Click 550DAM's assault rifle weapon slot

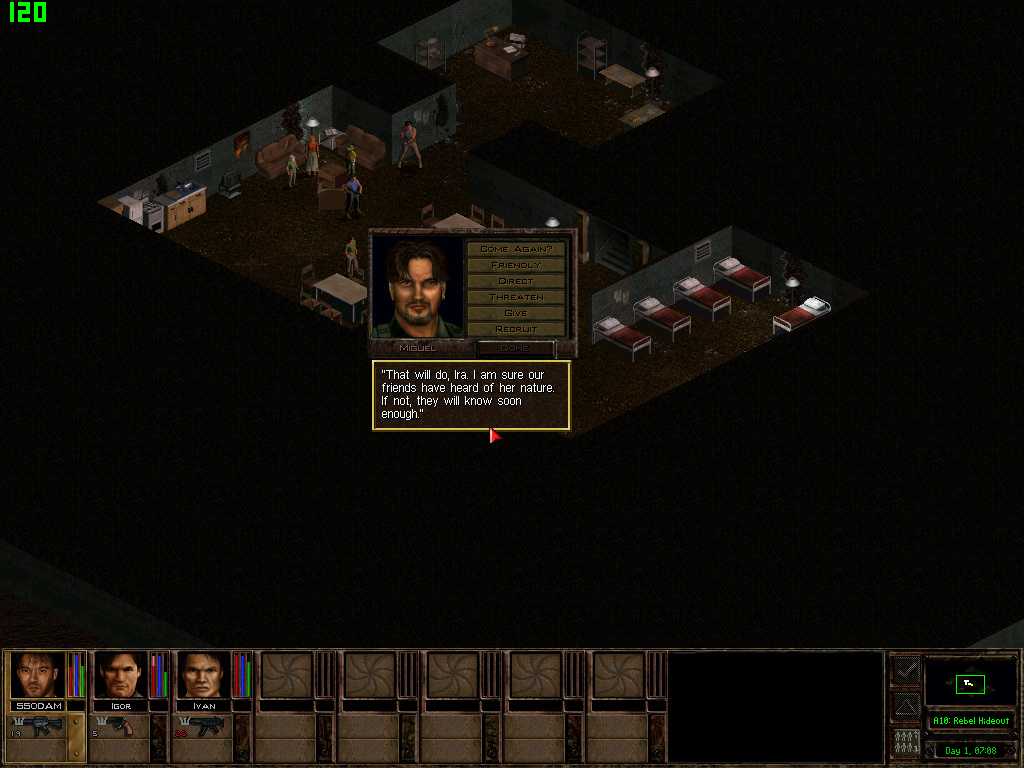[40, 727]
